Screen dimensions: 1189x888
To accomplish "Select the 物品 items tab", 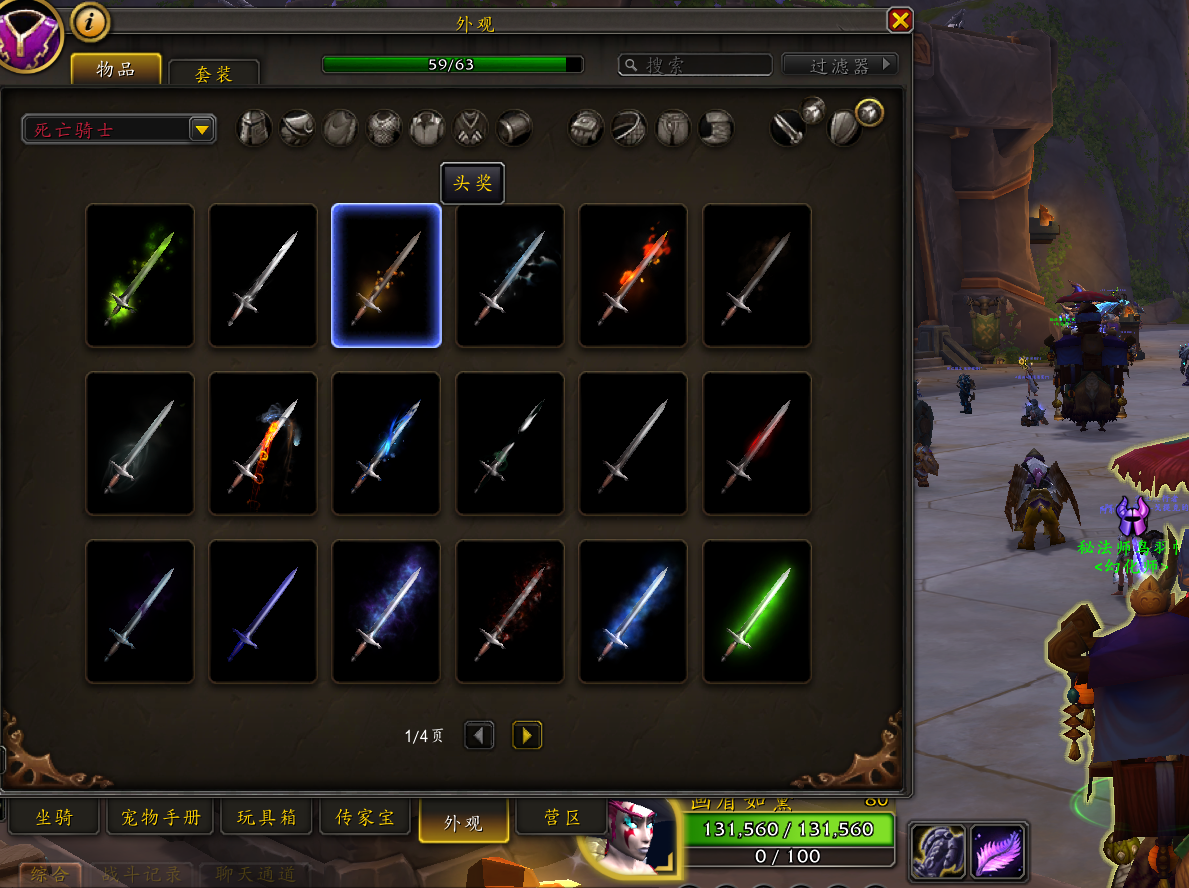I will [116, 69].
